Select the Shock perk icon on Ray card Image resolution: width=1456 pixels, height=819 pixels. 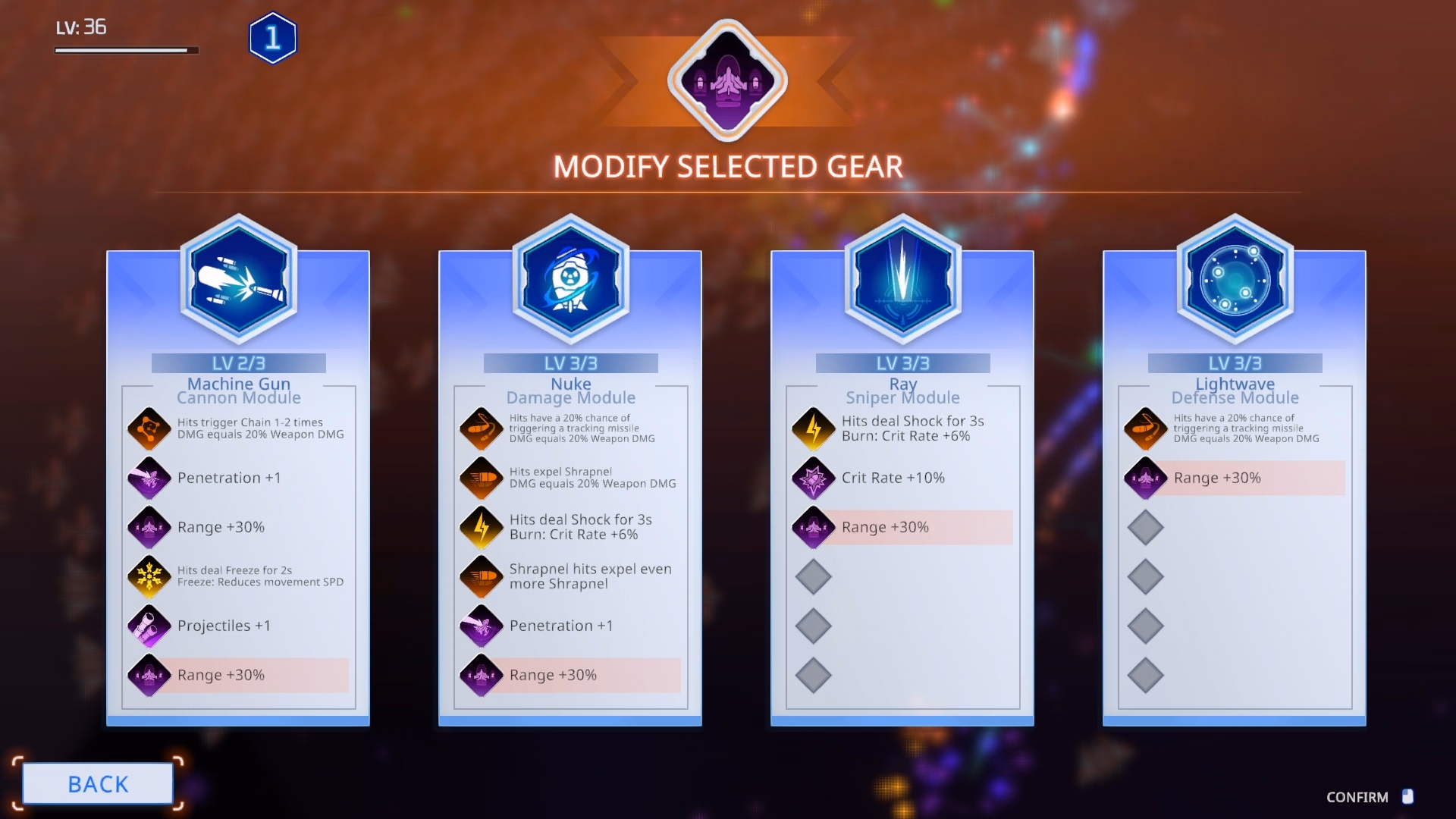pos(813,428)
